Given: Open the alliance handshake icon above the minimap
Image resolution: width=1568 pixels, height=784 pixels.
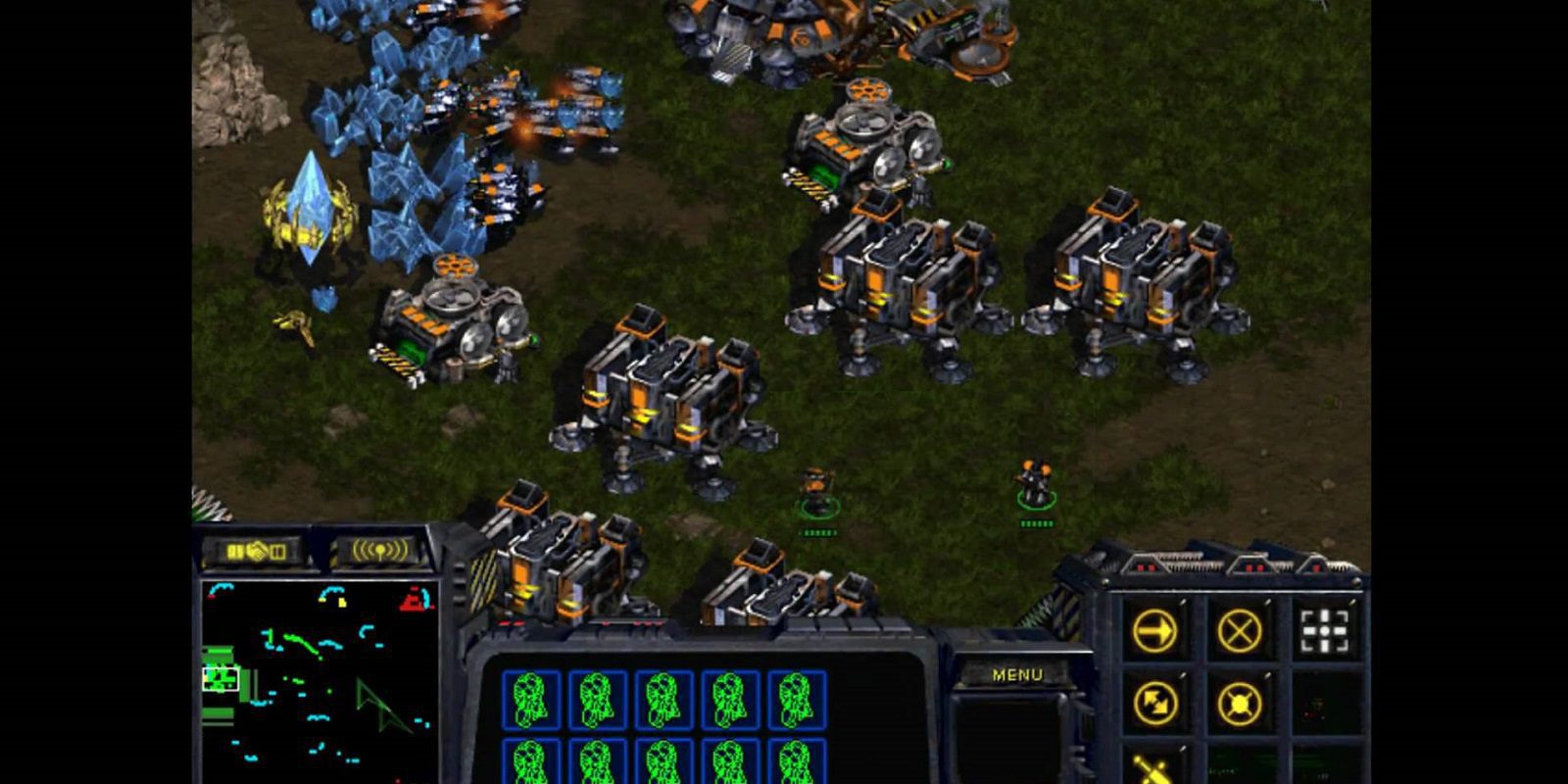Looking at the screenshot, I should click(x=259, y=552).
